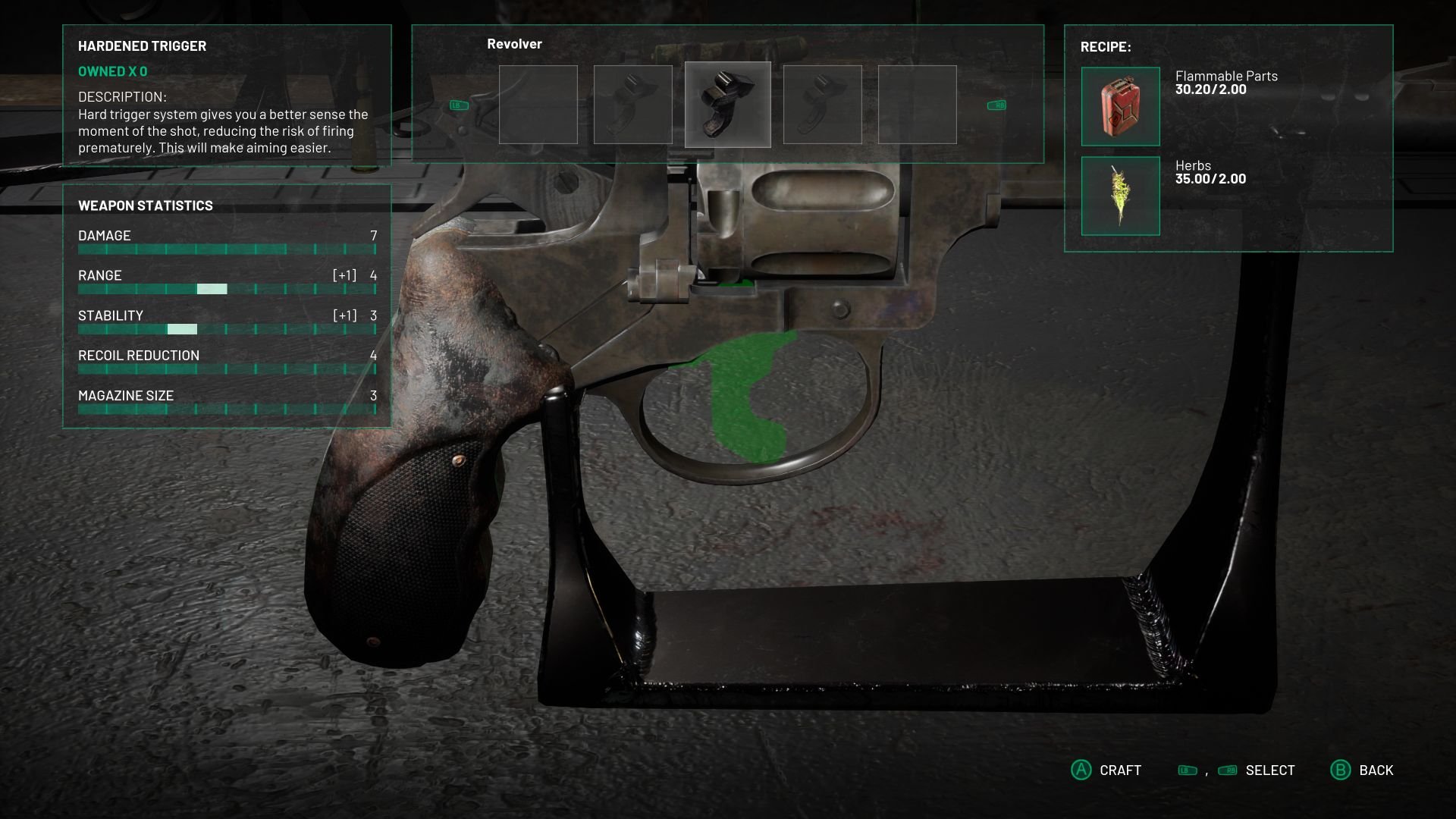Screen dimensions: 1456x819
Task: Choose the dimmed trigger left of the highlighted slot
Action: [632, 105]
